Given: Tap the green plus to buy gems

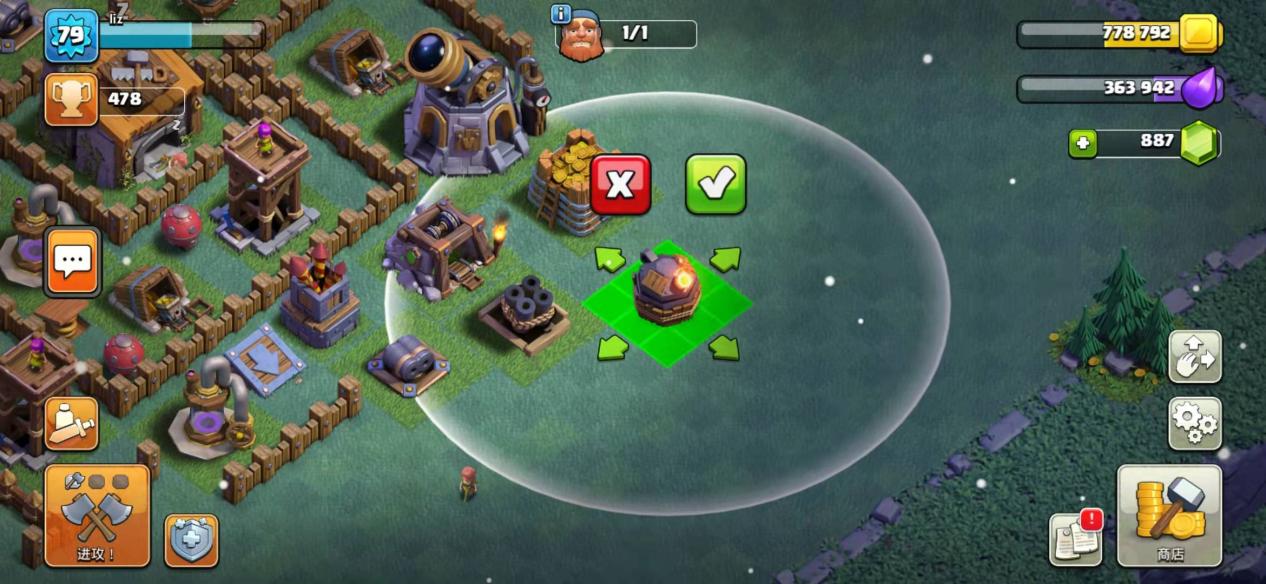Looking at the screenshot, I should (1082, 143).
